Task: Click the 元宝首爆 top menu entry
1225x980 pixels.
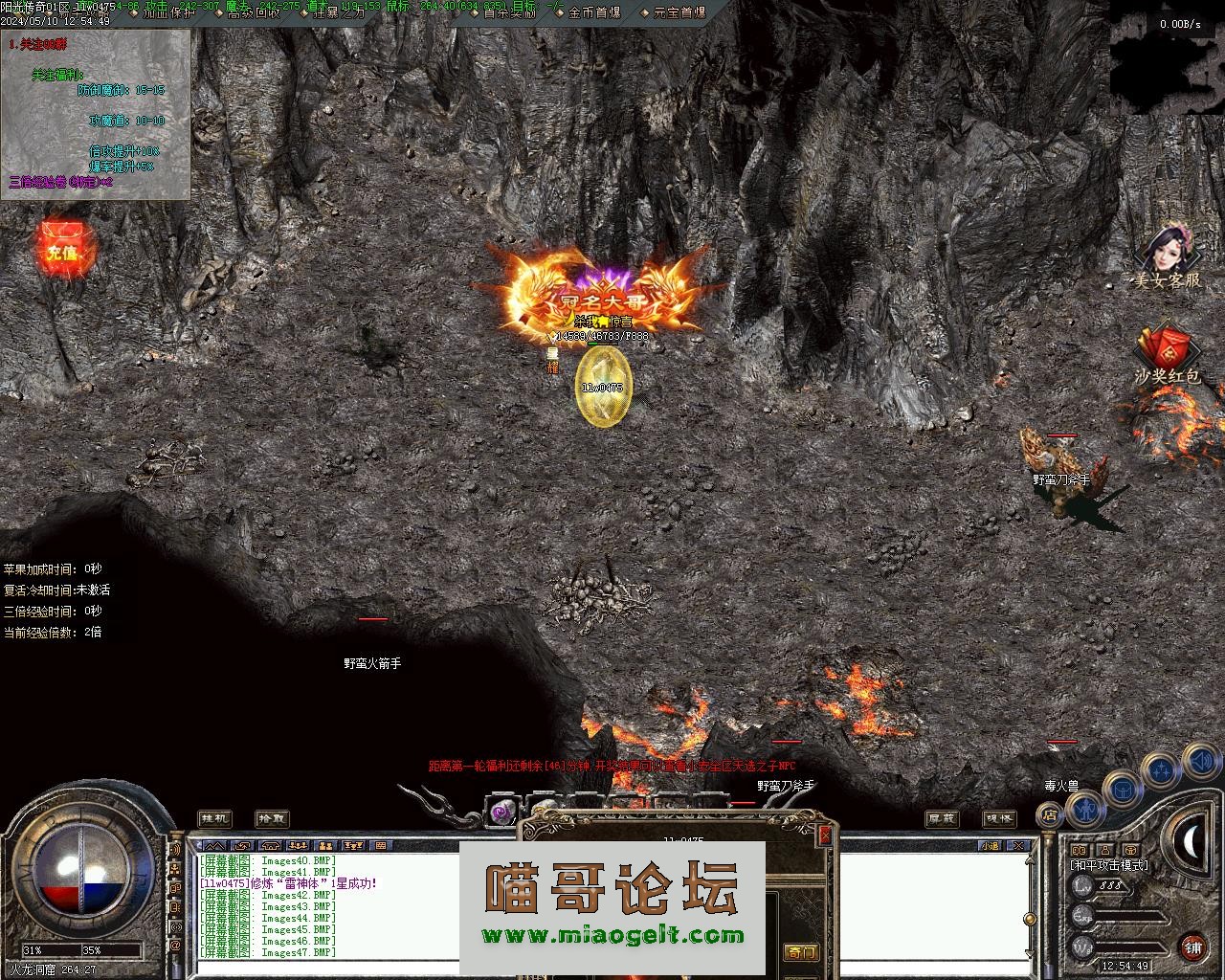Action: [x=679, y=12]
